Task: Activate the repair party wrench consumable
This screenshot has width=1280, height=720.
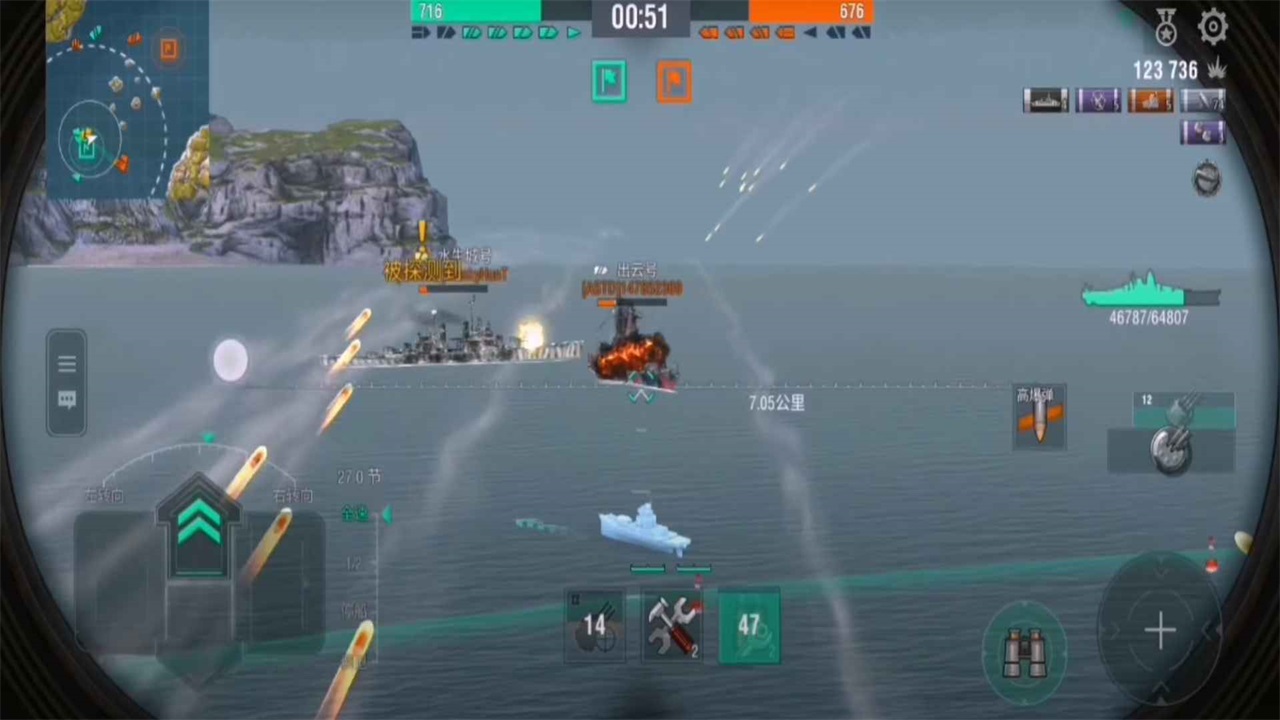Action: (x=671, y=625)
